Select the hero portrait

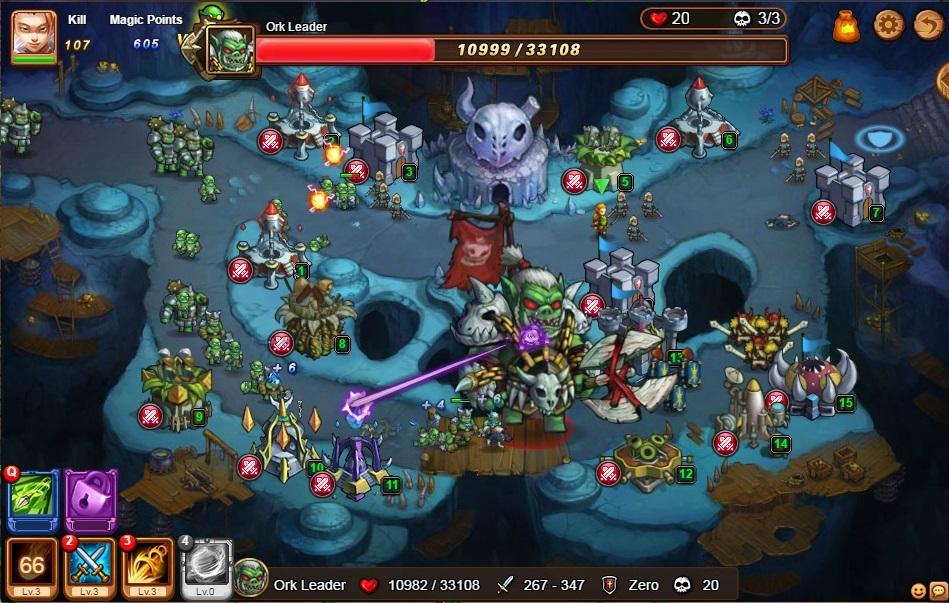coord(33,36)
